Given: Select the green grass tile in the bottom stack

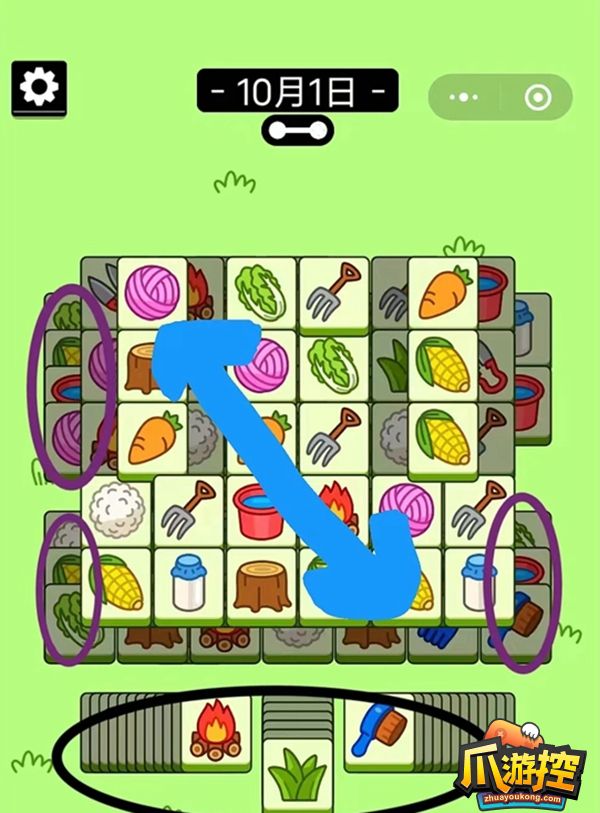Looking at the screenshot, I should 298,775.
